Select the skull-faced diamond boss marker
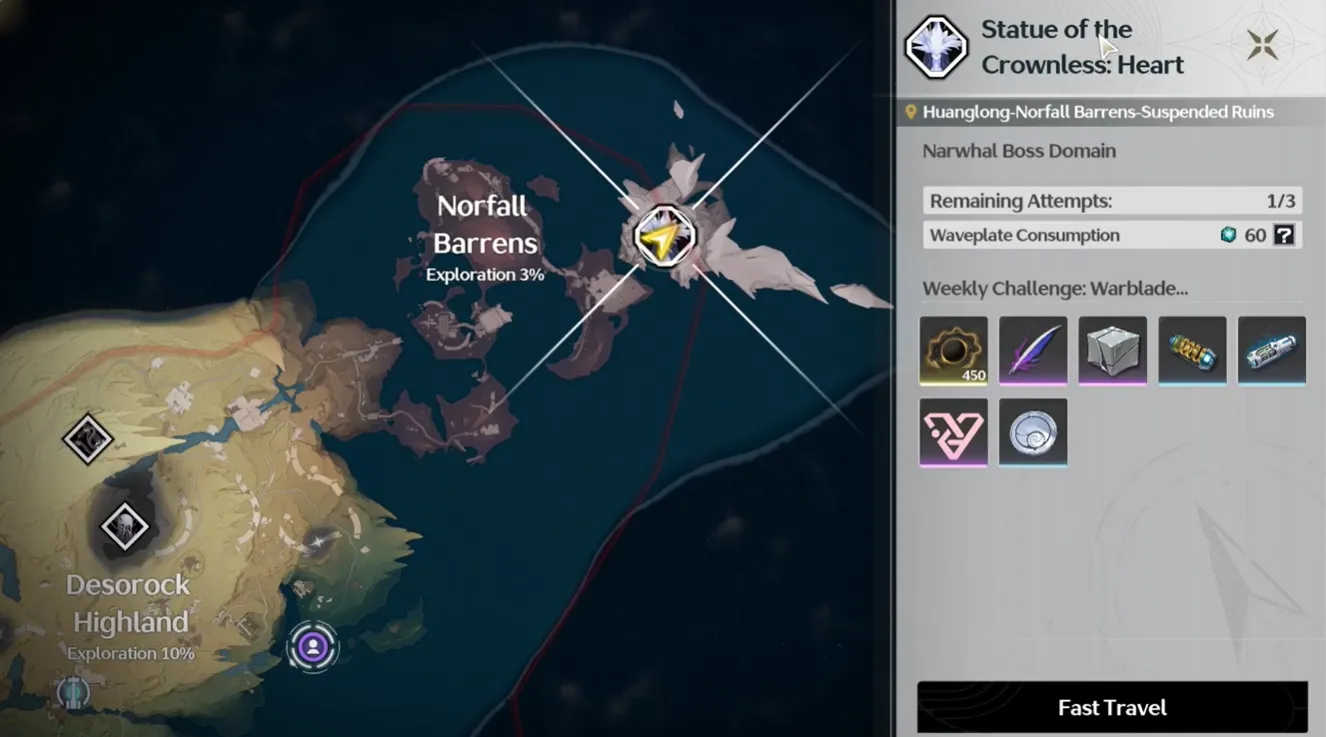Viewport: 1326px width, 737px height. [125, 526]
